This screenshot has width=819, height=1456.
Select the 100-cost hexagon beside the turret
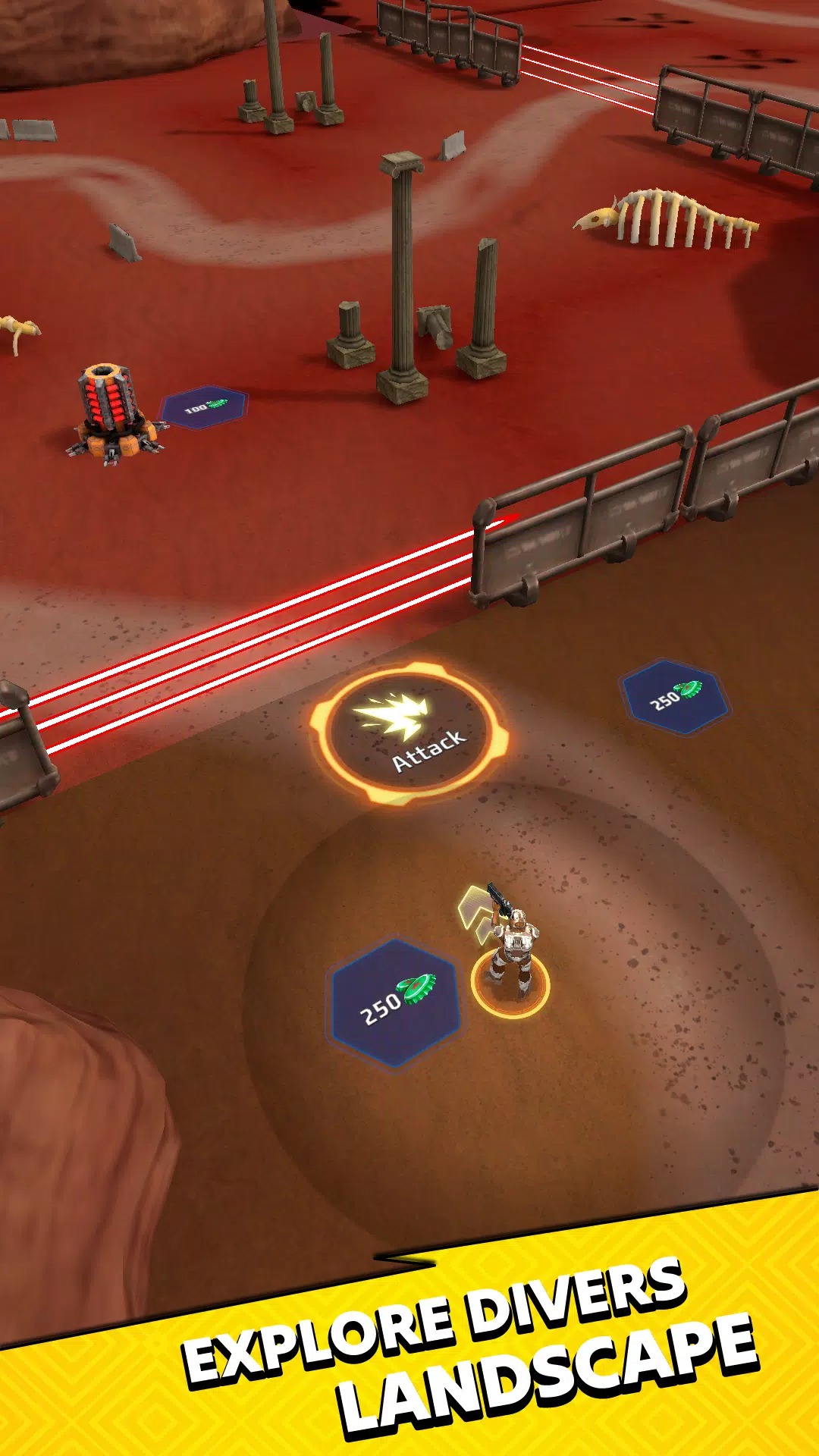[x=205, y=408]
